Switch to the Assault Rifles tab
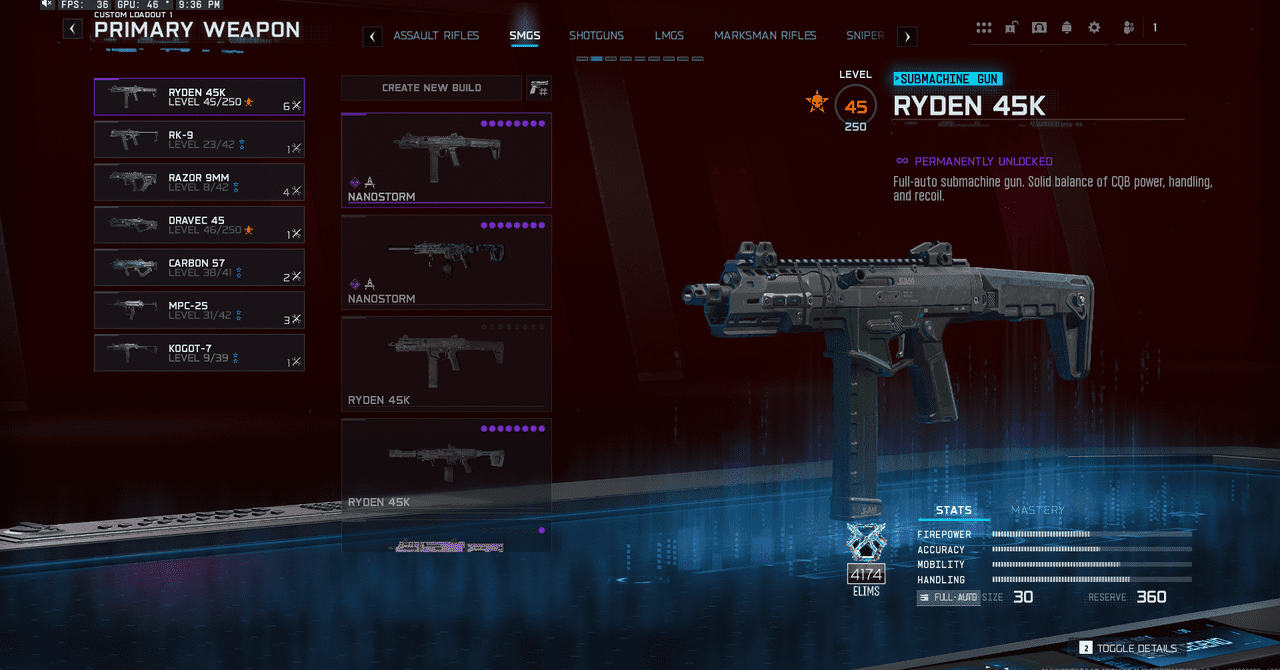The height and width of the screenshot is (670, 1280). [436, 36]
